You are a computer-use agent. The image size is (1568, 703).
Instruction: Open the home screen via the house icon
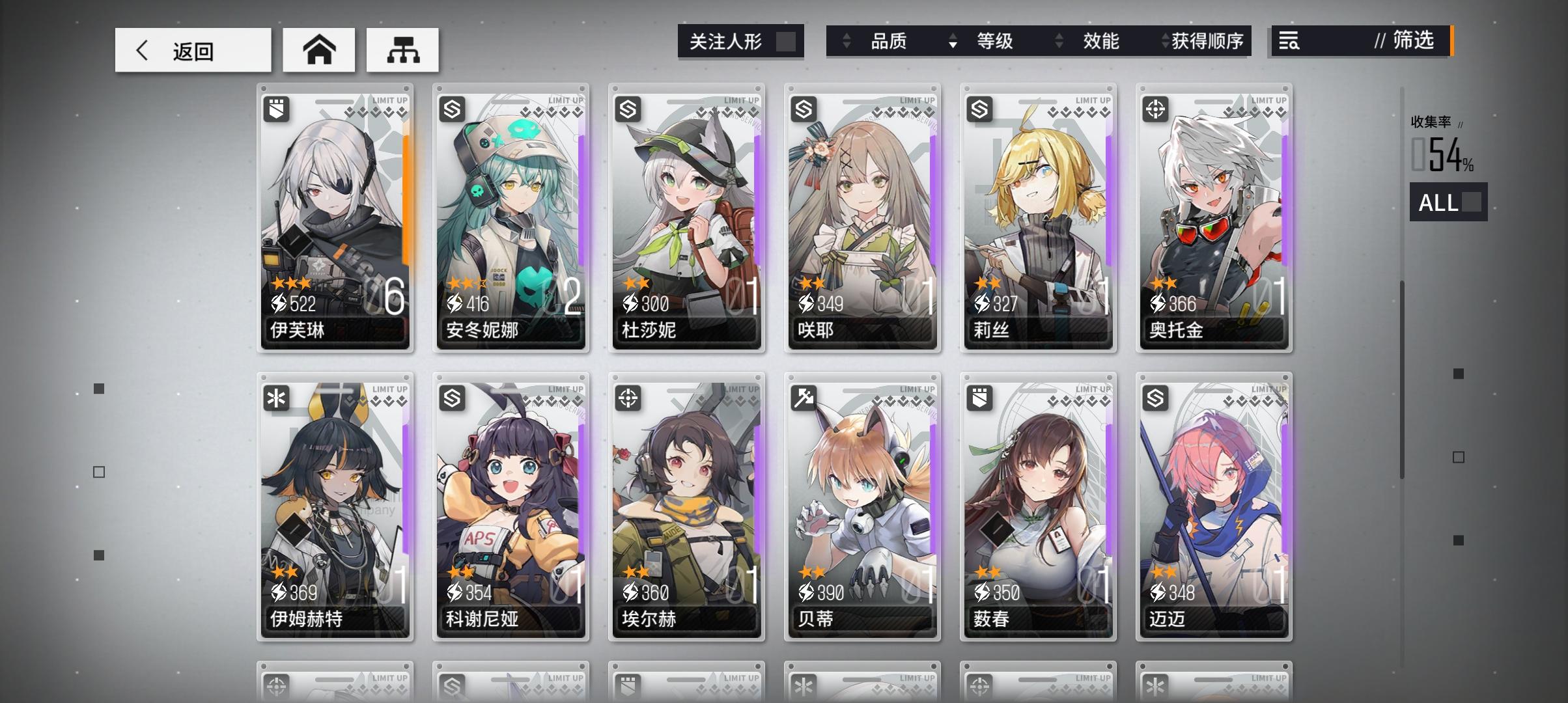[318, 49]
